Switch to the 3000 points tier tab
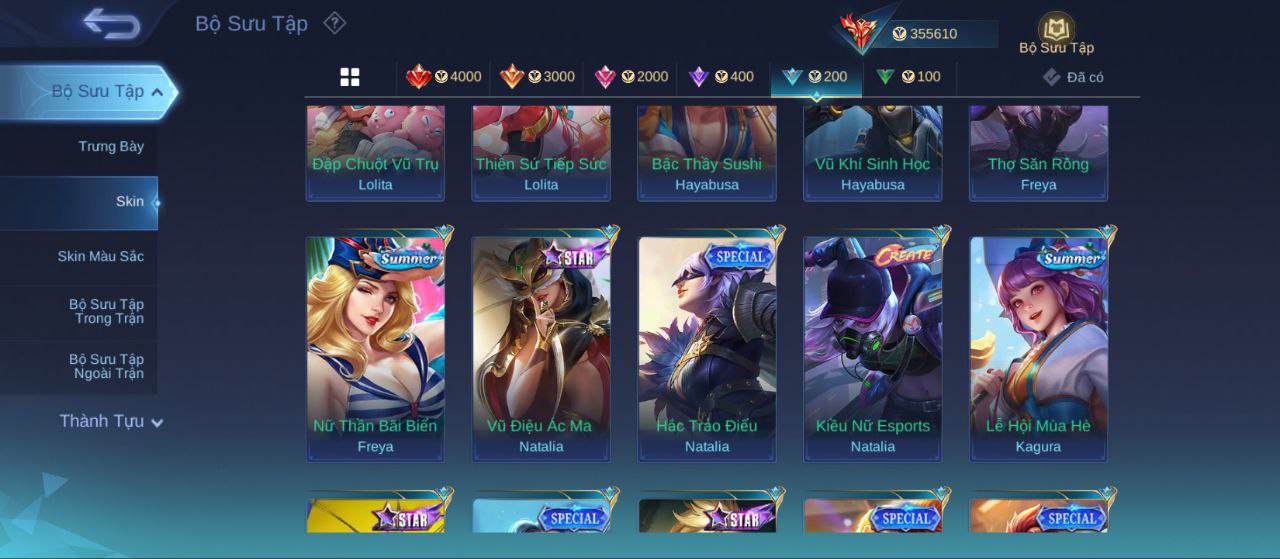 (537, 77)
